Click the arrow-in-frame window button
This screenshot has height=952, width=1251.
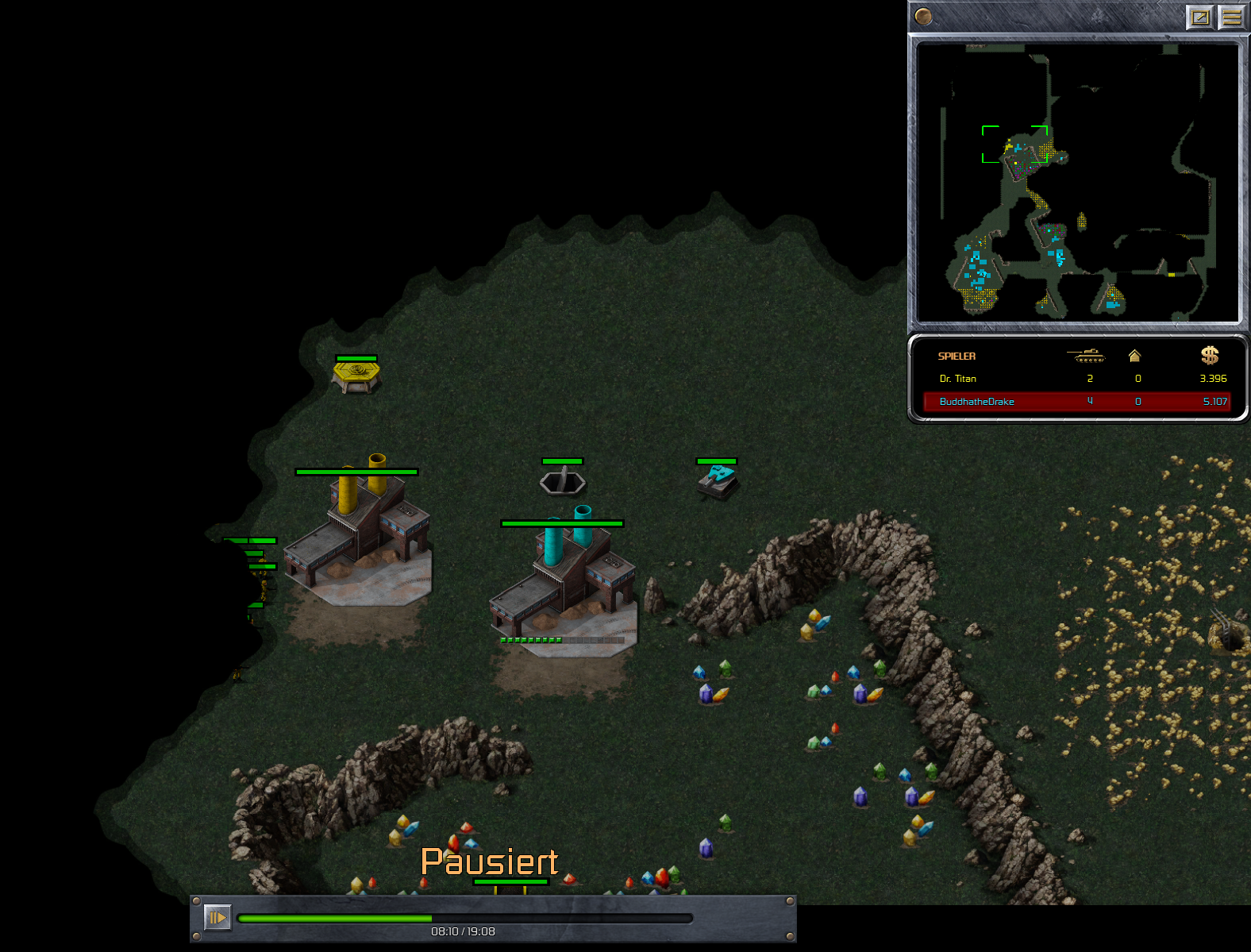point(1200,17)
